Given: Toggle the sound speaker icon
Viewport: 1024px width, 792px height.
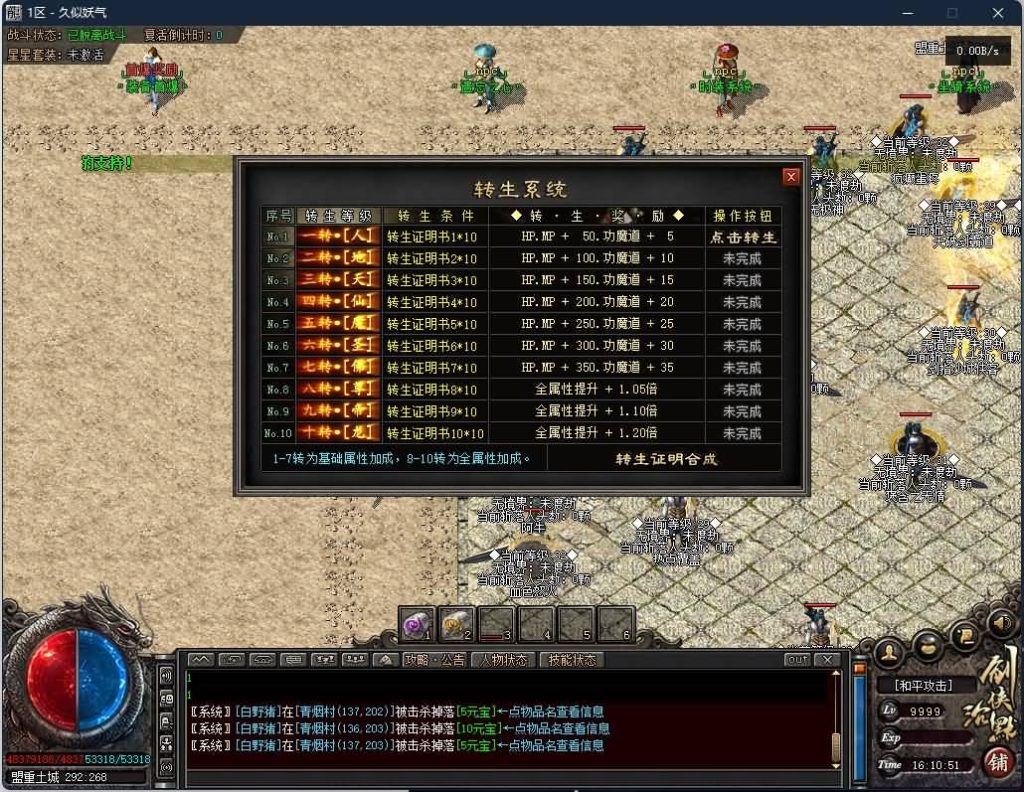Looking at the screenshot, I should tap(1001, 625).
